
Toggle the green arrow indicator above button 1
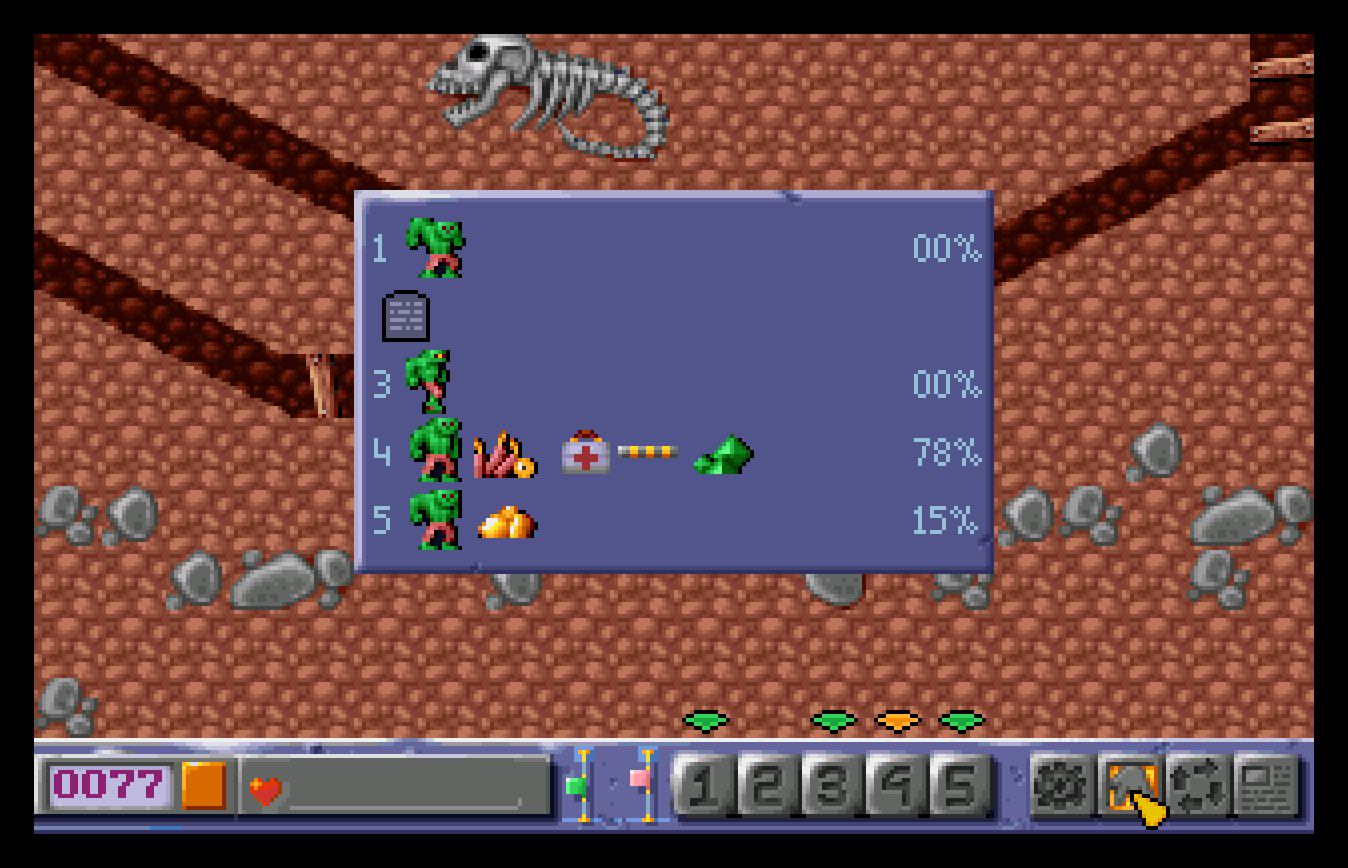click(x=703, y=719)
